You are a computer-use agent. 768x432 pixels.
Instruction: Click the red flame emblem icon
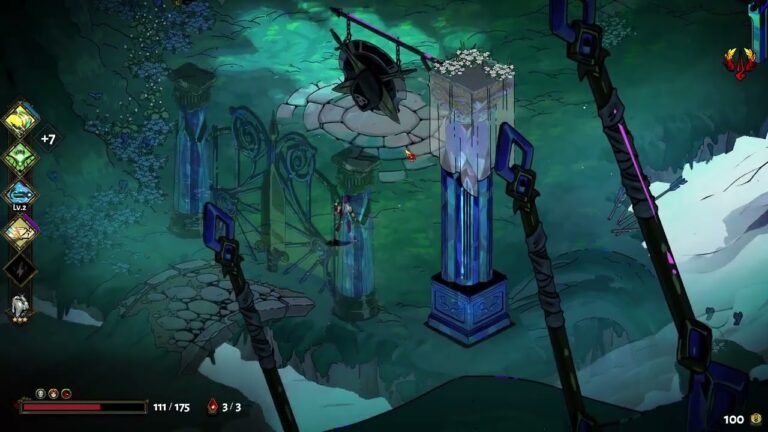point(738,64)
